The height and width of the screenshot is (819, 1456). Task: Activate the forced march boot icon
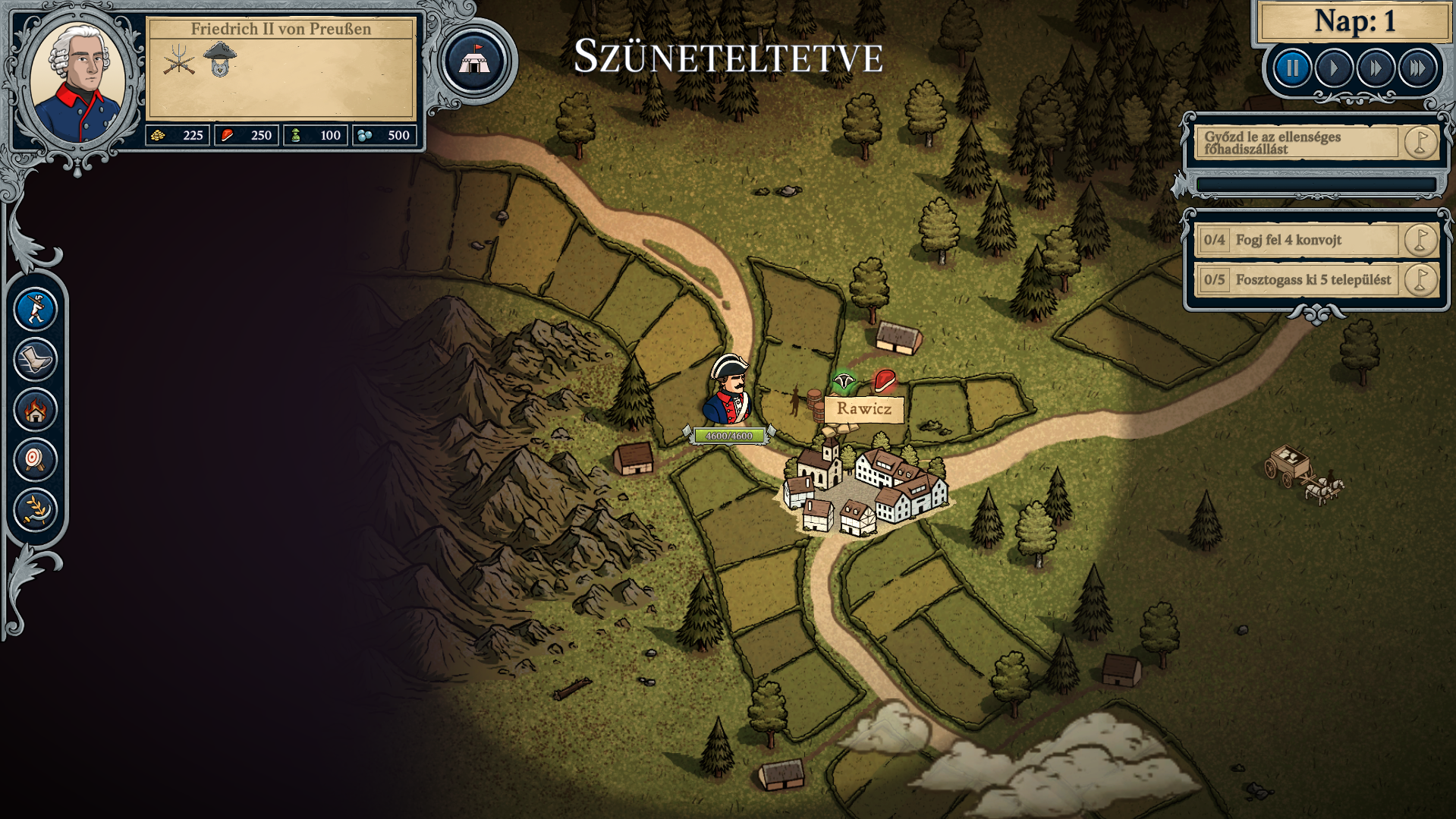(35, 360)
